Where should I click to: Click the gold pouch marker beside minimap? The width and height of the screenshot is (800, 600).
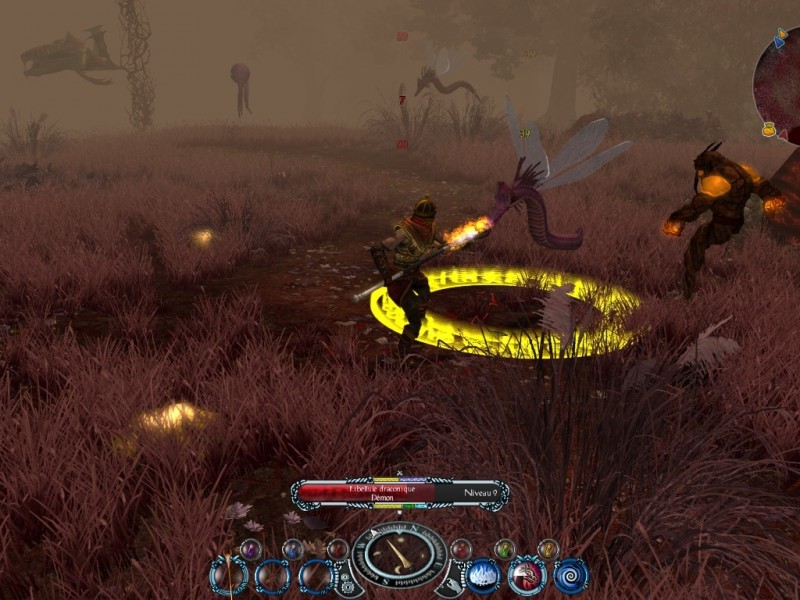[x=769, y=129]
